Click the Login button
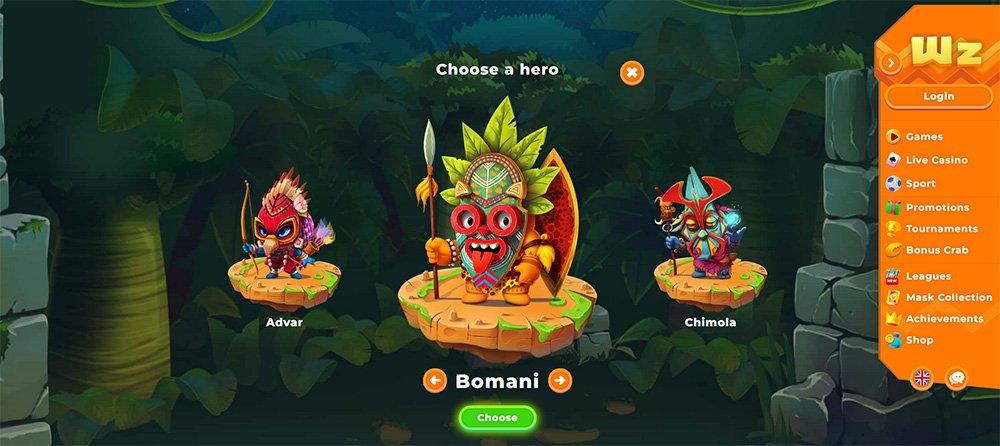 tap(938, 96)
